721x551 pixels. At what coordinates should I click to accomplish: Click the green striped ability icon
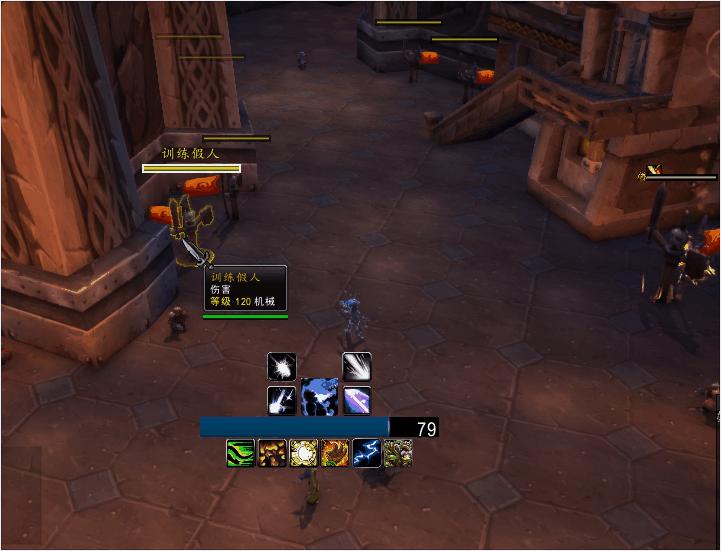[241, 454]
